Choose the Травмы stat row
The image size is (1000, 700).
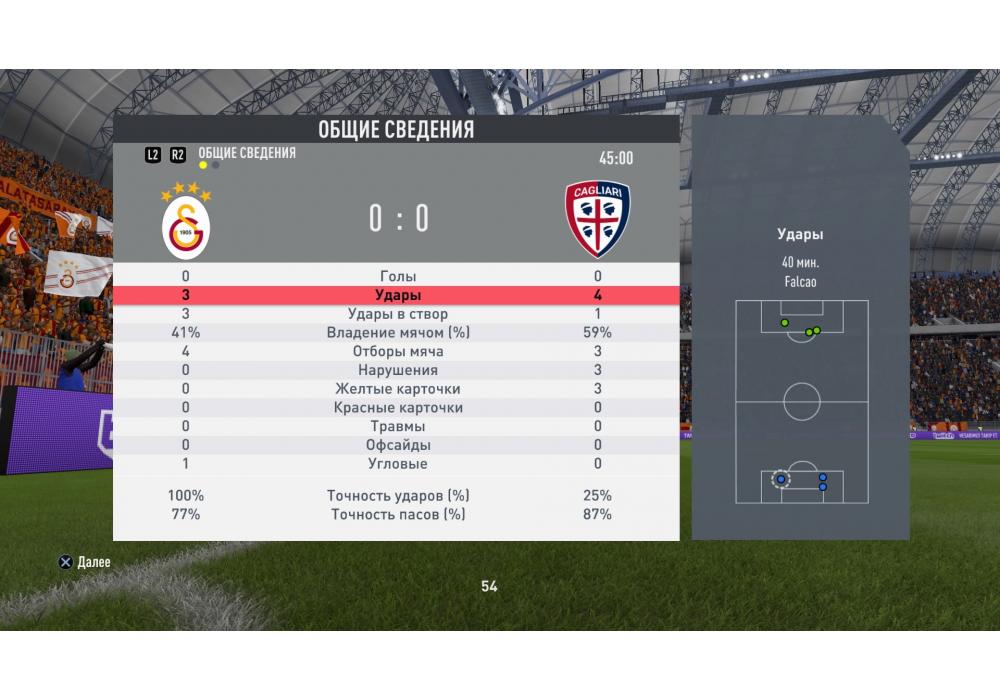tap(397, 427)
